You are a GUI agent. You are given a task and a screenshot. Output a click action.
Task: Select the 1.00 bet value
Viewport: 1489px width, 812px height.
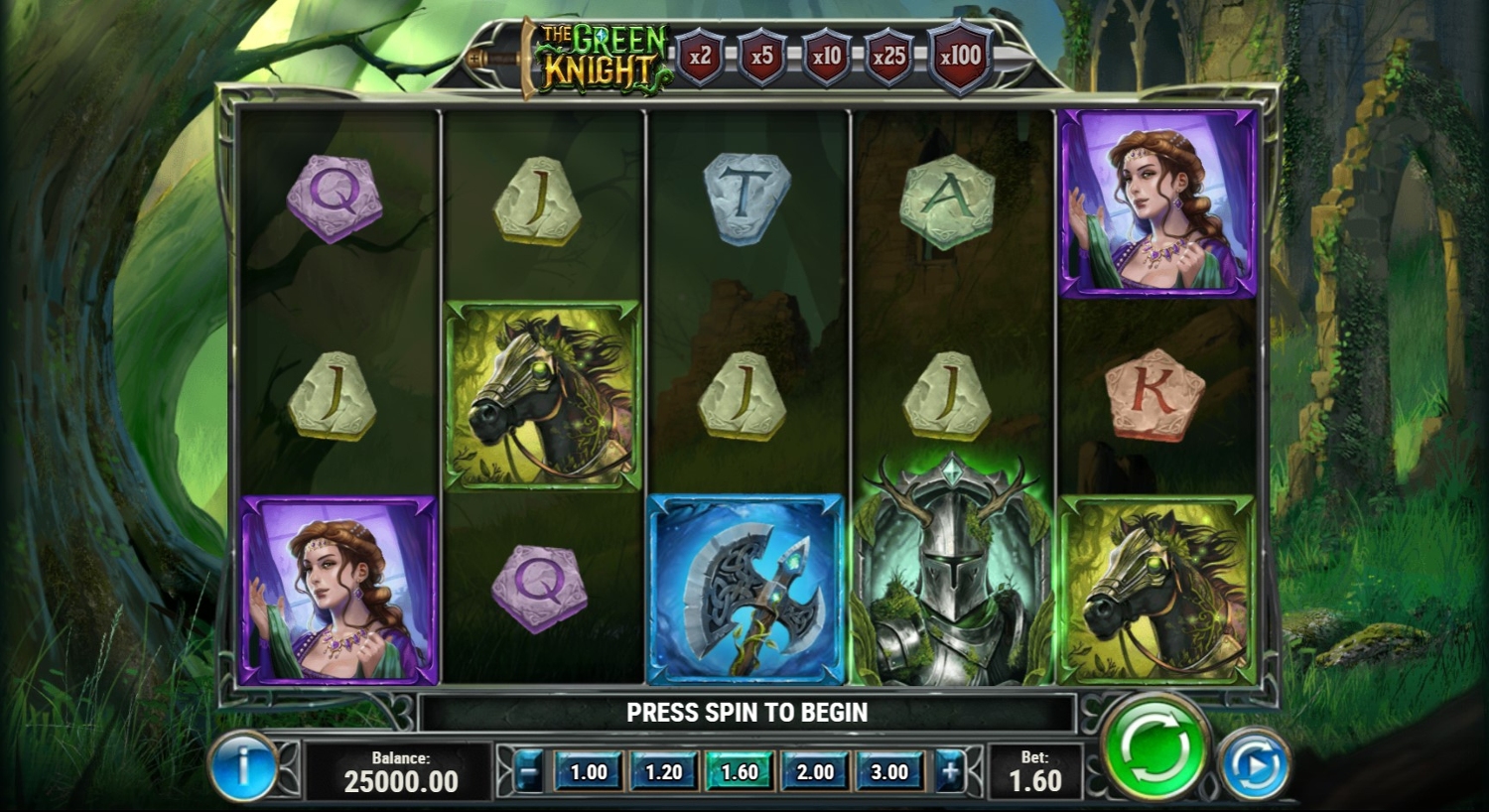point(589,771)
